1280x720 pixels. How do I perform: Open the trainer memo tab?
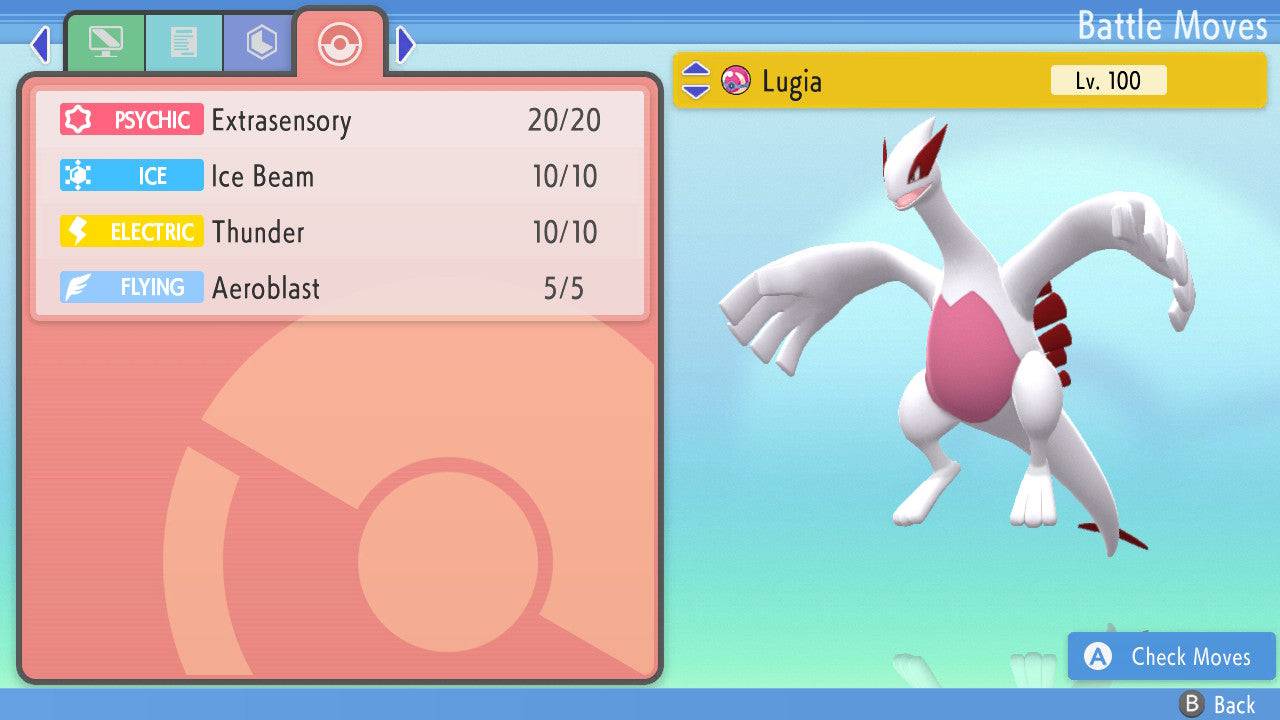[x=184, y=43]
